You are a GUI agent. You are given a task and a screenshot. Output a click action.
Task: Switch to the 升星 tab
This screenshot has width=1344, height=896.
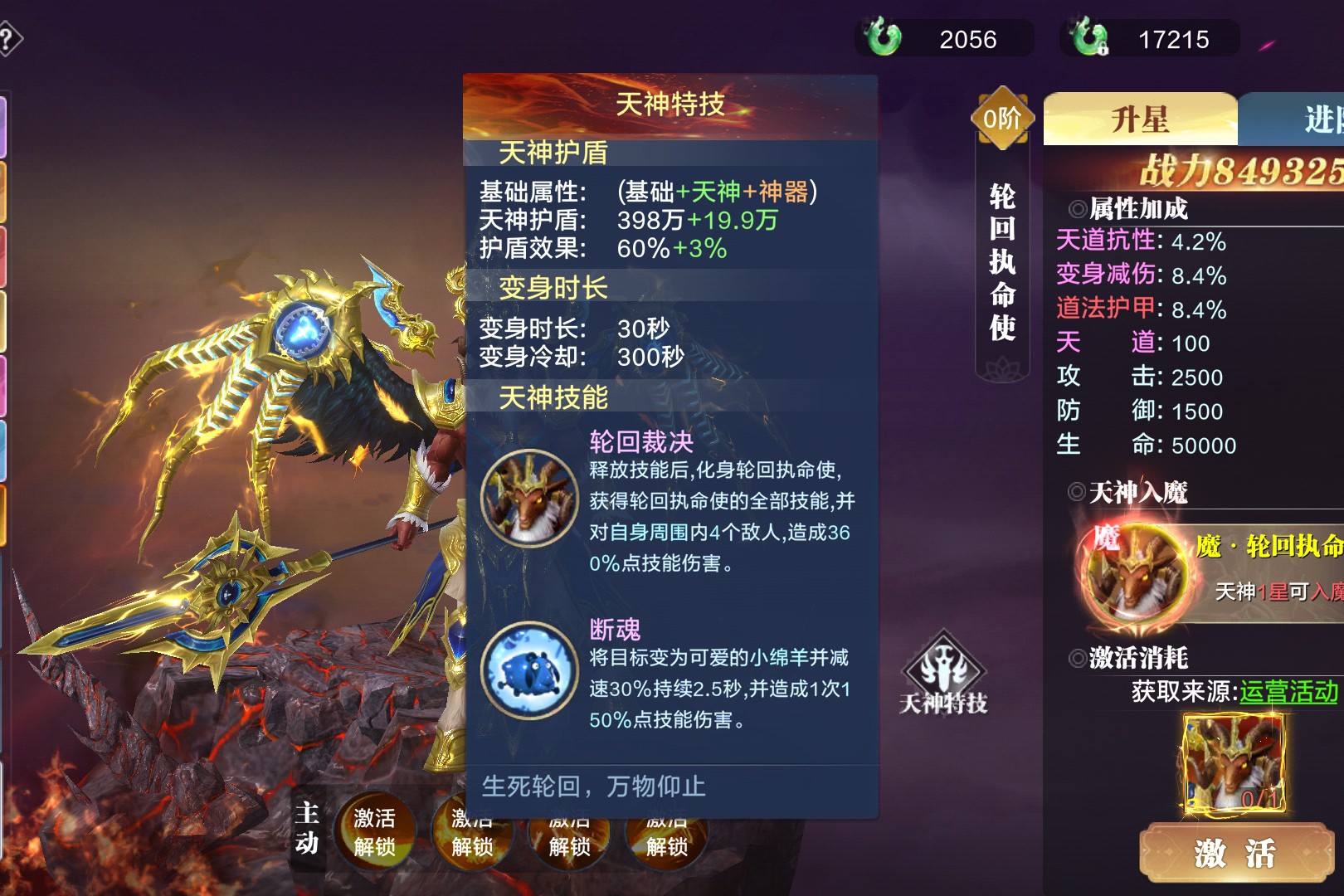(1140, 119)
